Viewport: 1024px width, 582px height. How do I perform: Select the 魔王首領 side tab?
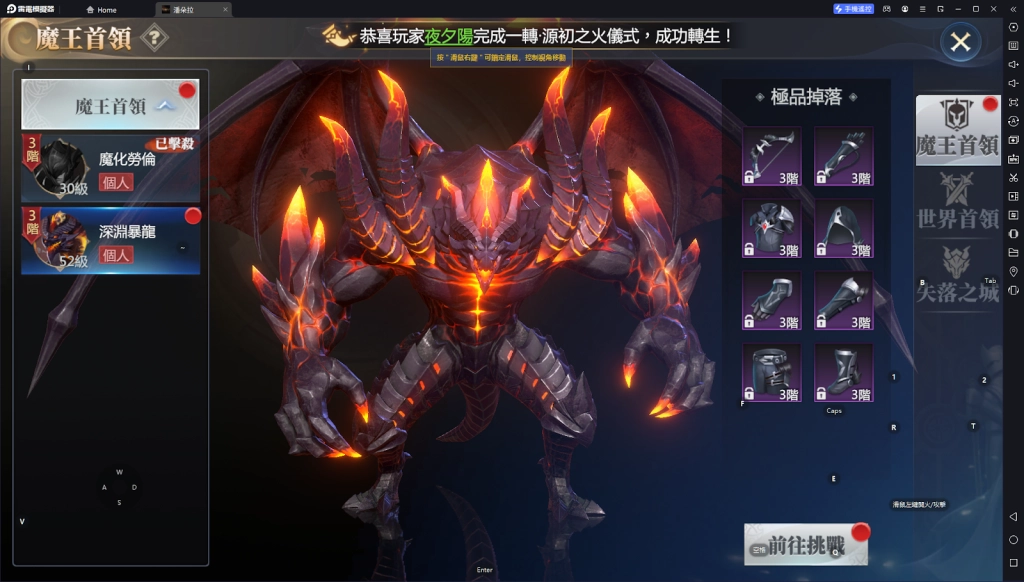[x=958, y=131]
